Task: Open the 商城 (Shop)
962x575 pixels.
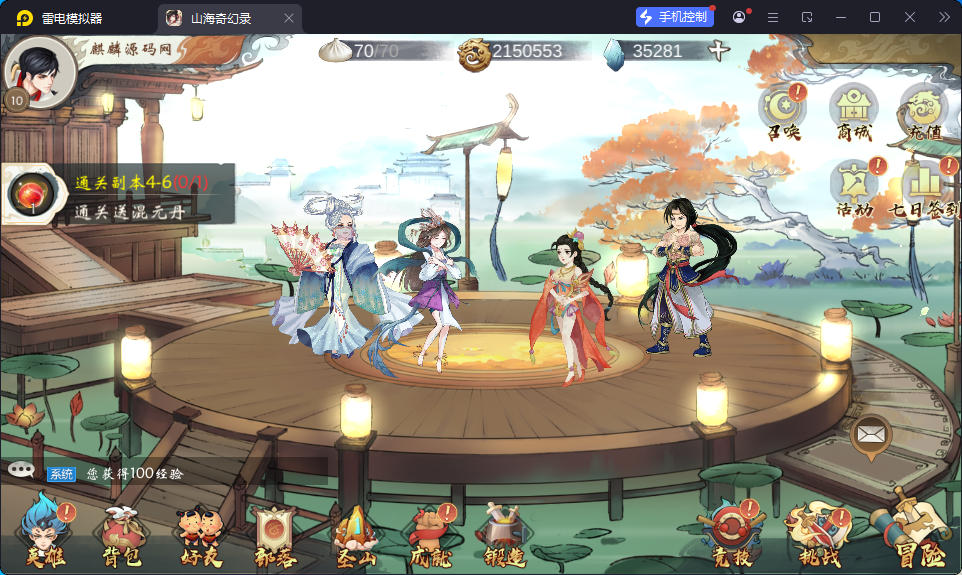Action: coord(853,108)
